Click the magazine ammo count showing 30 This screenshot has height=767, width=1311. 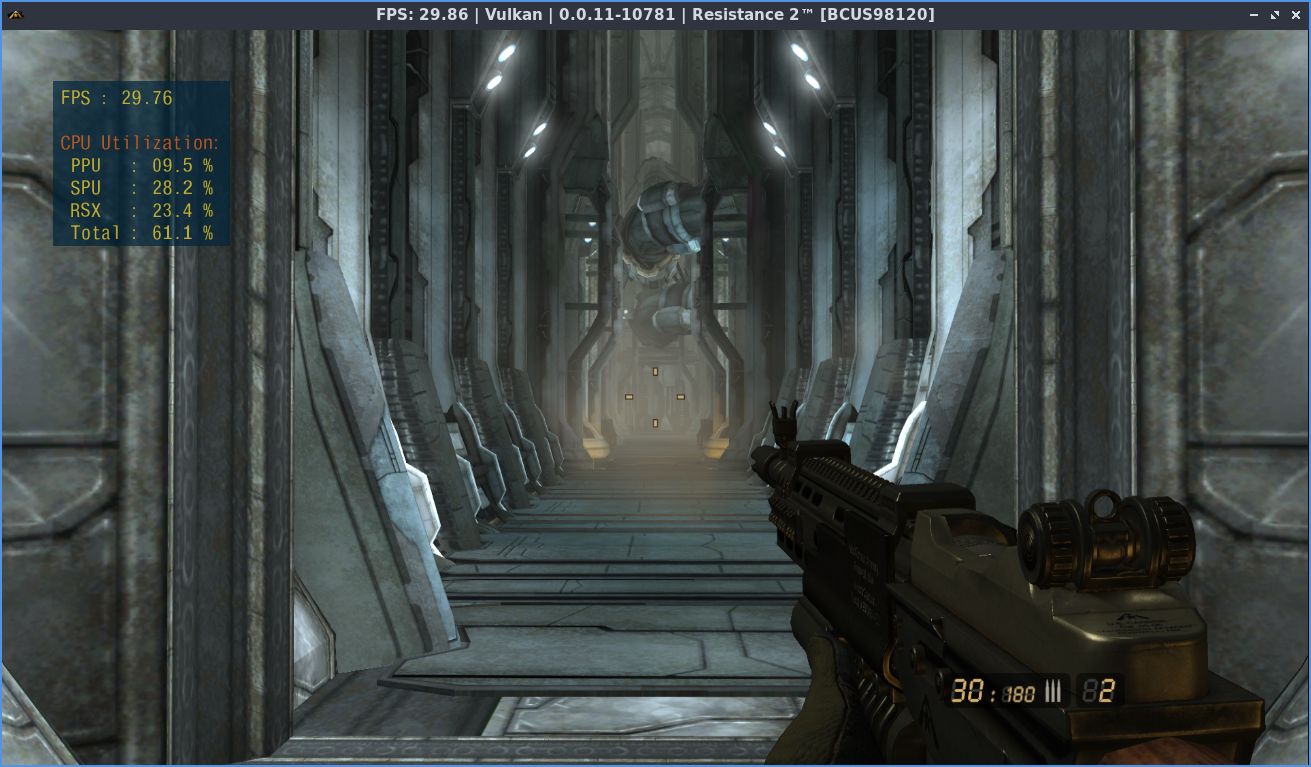[x=970, y=691]
